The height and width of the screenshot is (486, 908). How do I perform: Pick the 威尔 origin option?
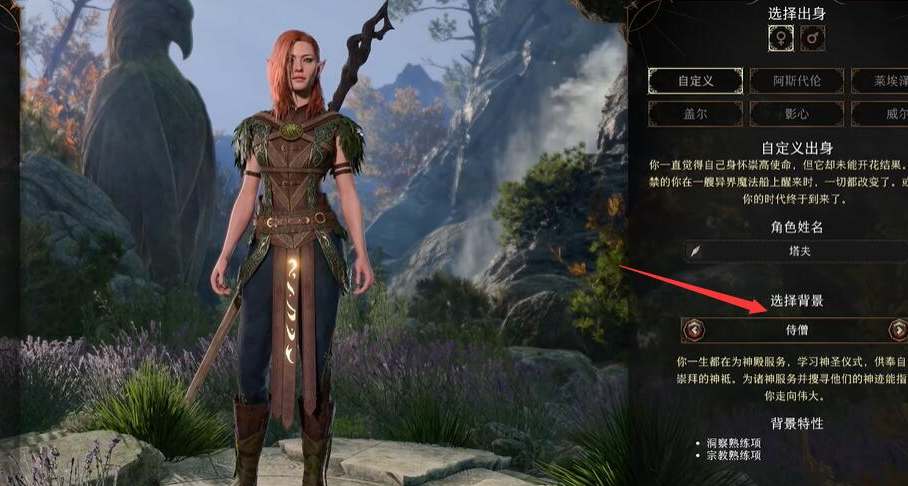tap(883, 114)
